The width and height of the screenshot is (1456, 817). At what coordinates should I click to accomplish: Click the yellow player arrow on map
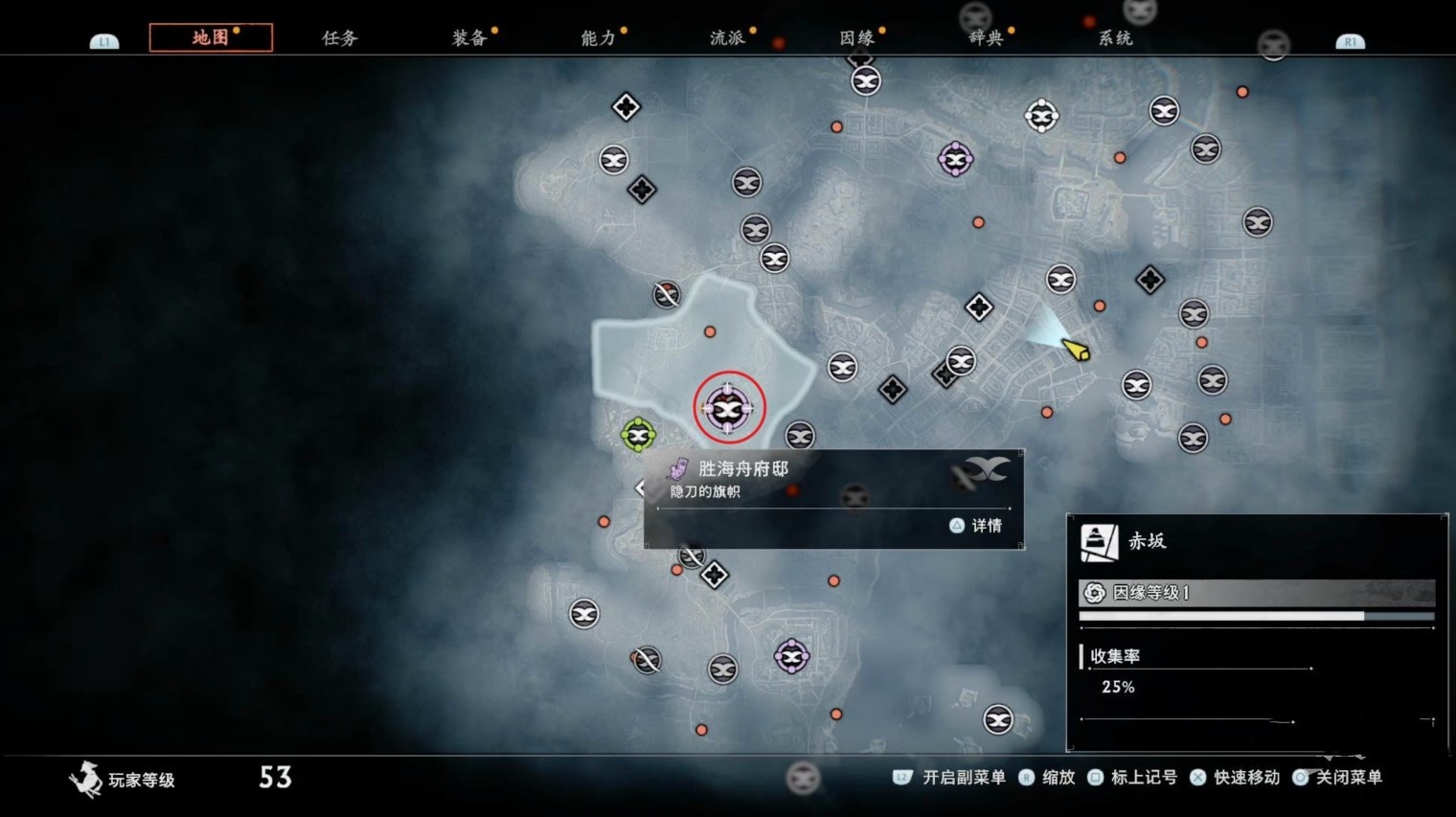click(x=1077, y=350)
